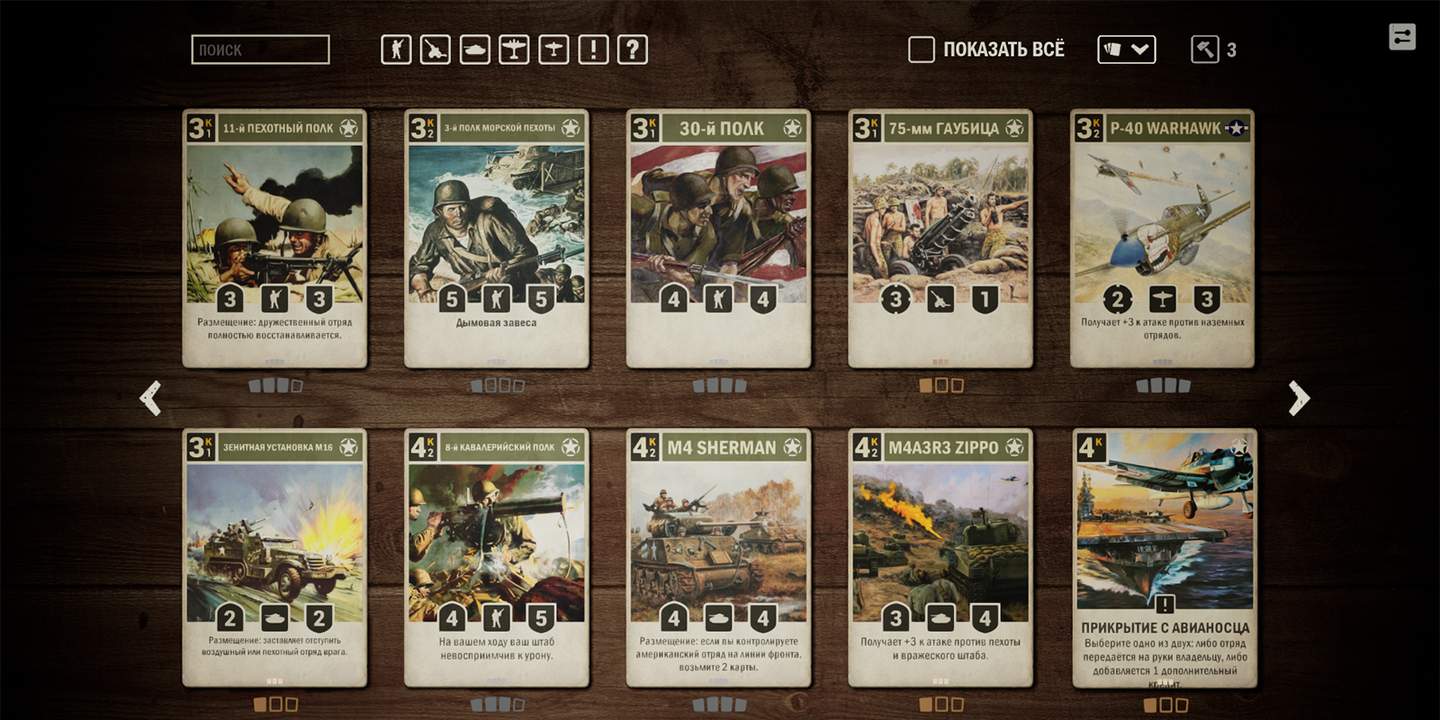This screenshot has width=1440, height=720.
Task: Open the swap arrows menu button
Action: coord(1402,37)
